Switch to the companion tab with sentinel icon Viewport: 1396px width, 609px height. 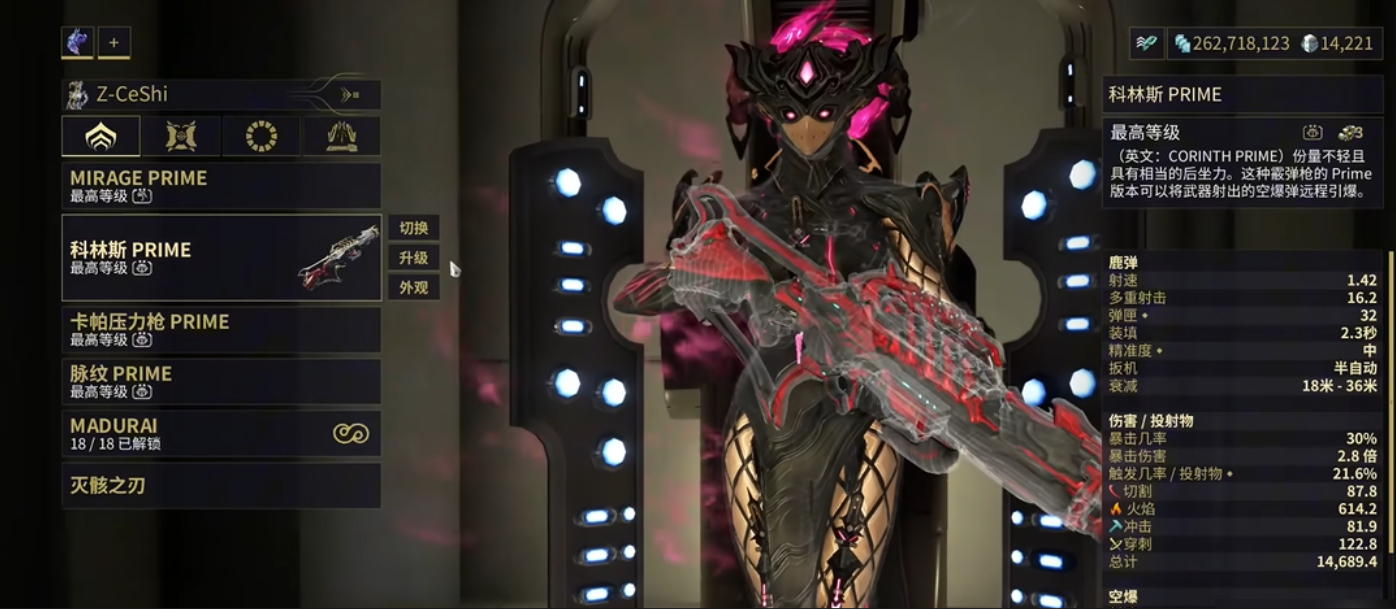181,136
